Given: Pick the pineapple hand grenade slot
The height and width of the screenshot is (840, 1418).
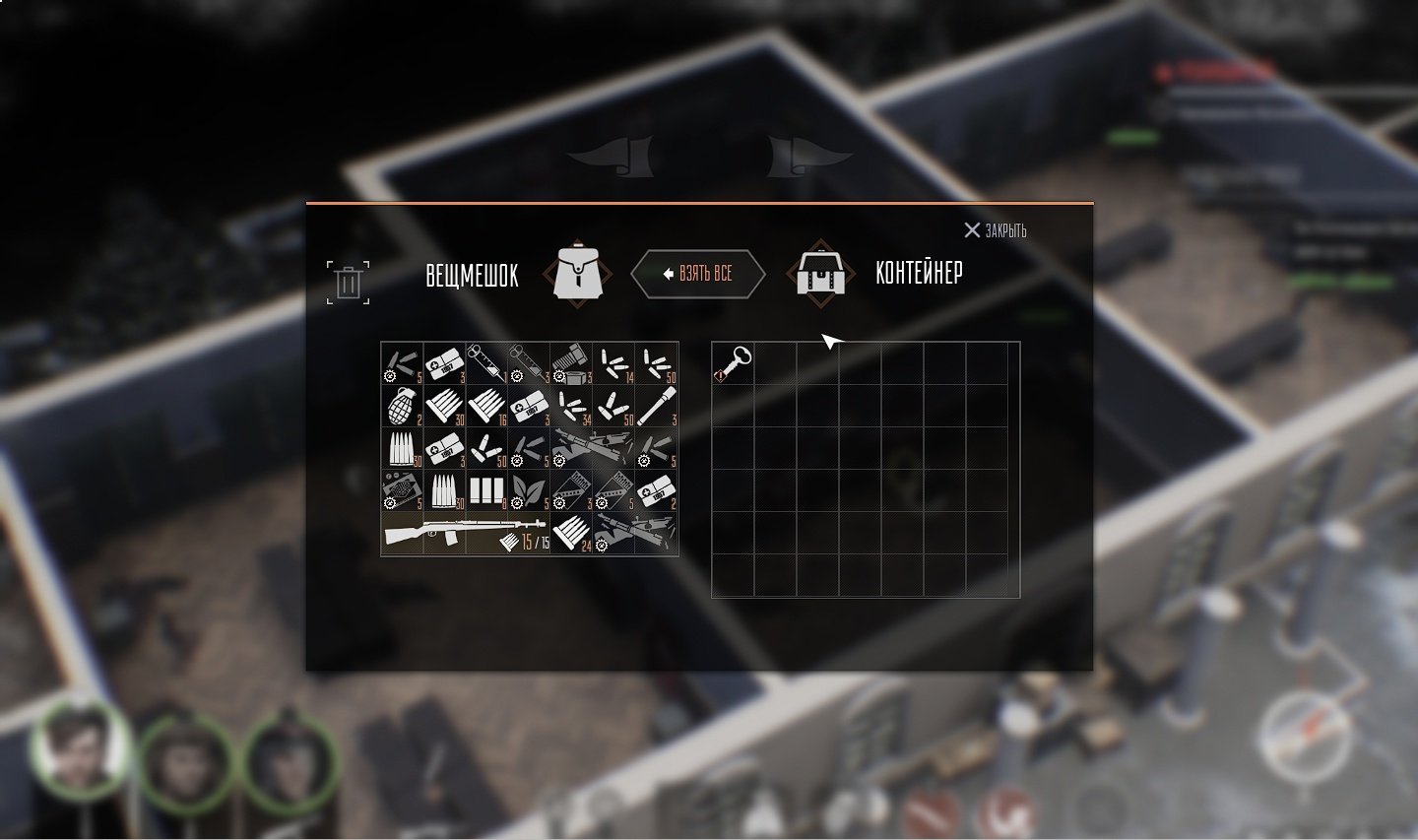Looking at the screenshot, I should pos(402,406).
